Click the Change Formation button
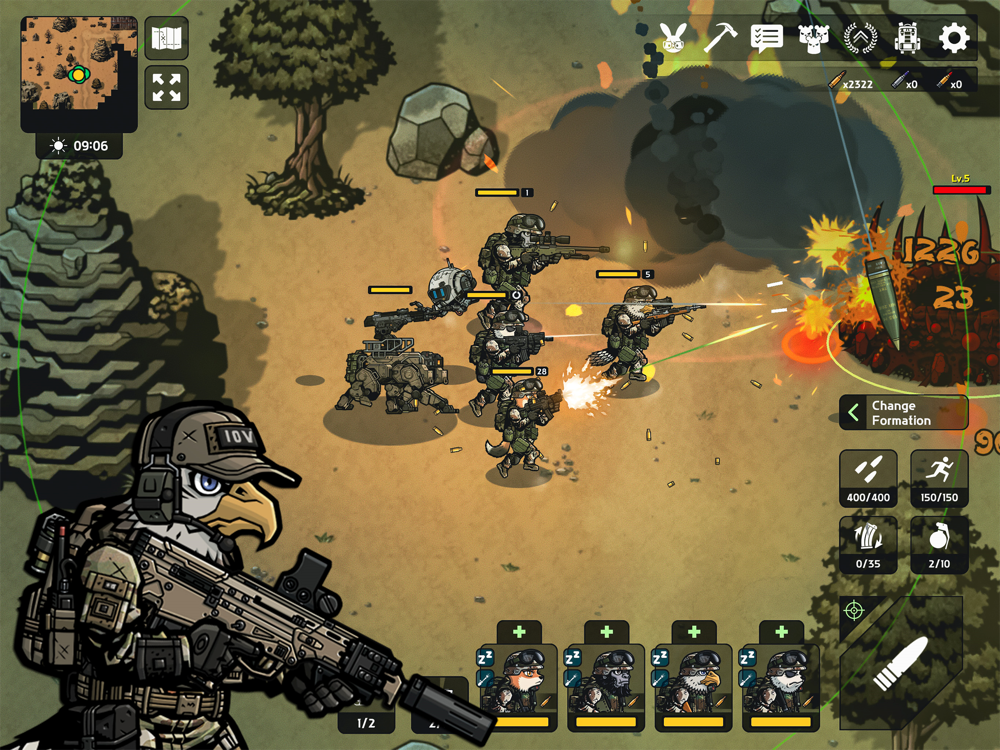The width and height of the screenshot is (1000, 750). point(903,413)
